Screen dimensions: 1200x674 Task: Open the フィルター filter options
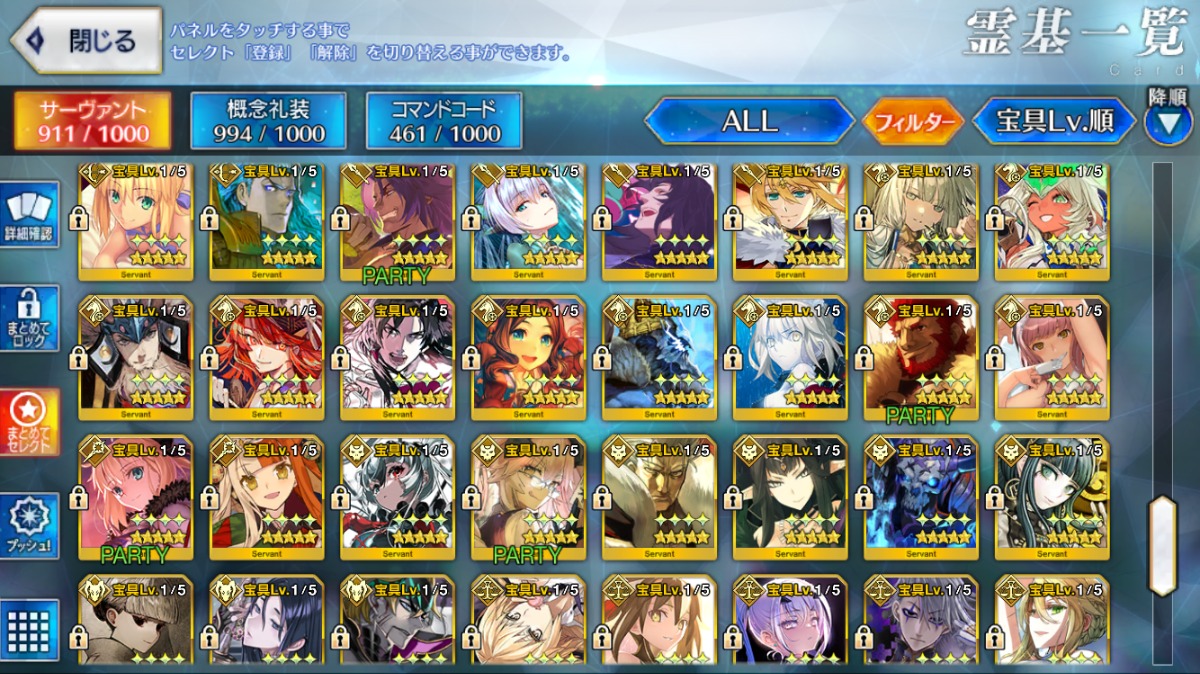[912, 122]
